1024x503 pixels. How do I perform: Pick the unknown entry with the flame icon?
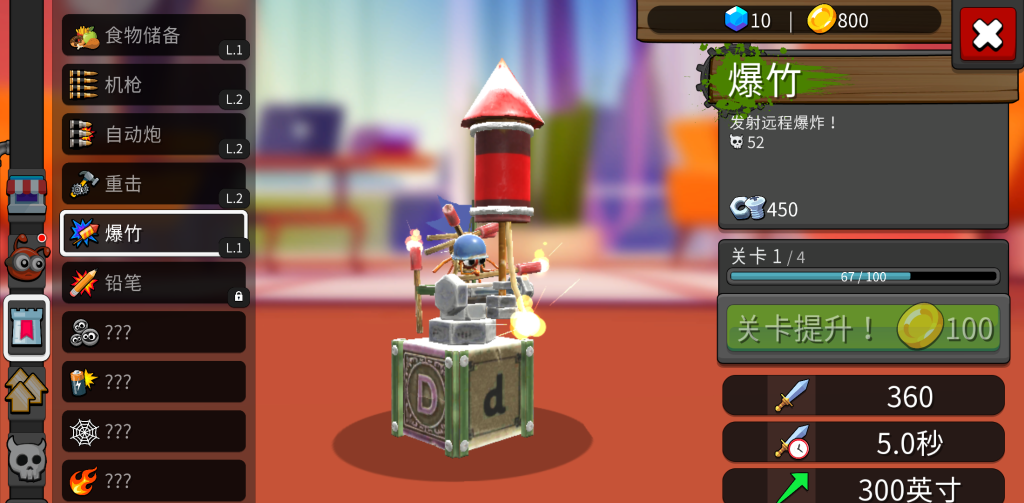coord(154,480)
